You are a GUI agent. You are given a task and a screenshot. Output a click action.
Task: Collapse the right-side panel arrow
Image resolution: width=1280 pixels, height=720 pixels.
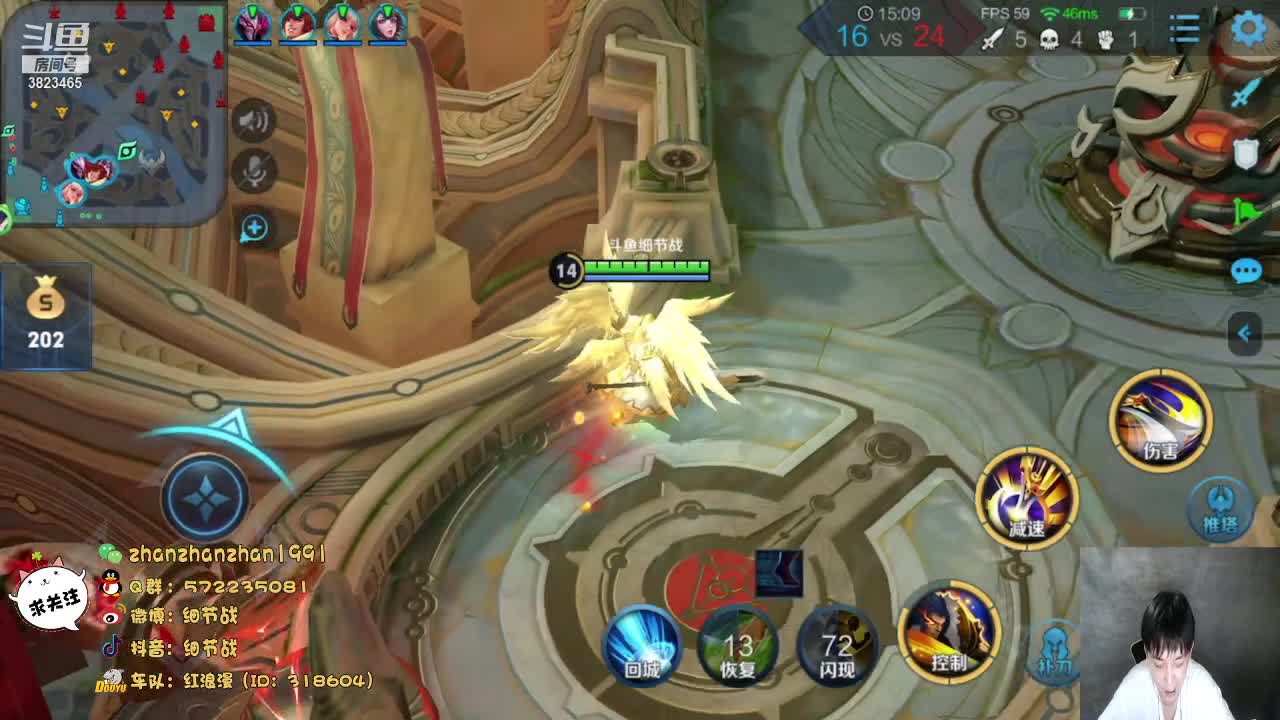(x=1245, y=333)
